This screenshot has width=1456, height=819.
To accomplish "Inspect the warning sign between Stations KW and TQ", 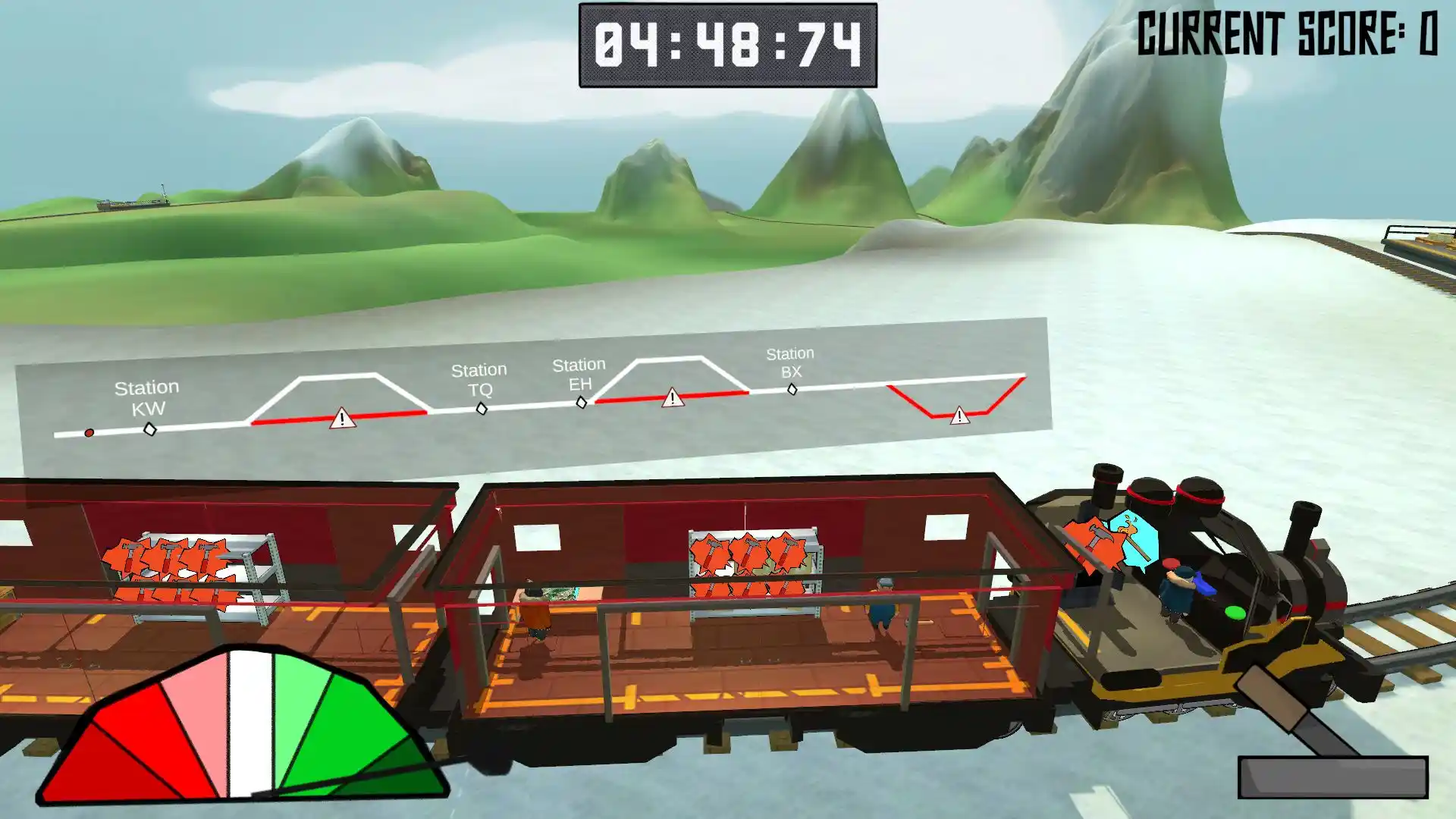I will [x=342, y=418].
